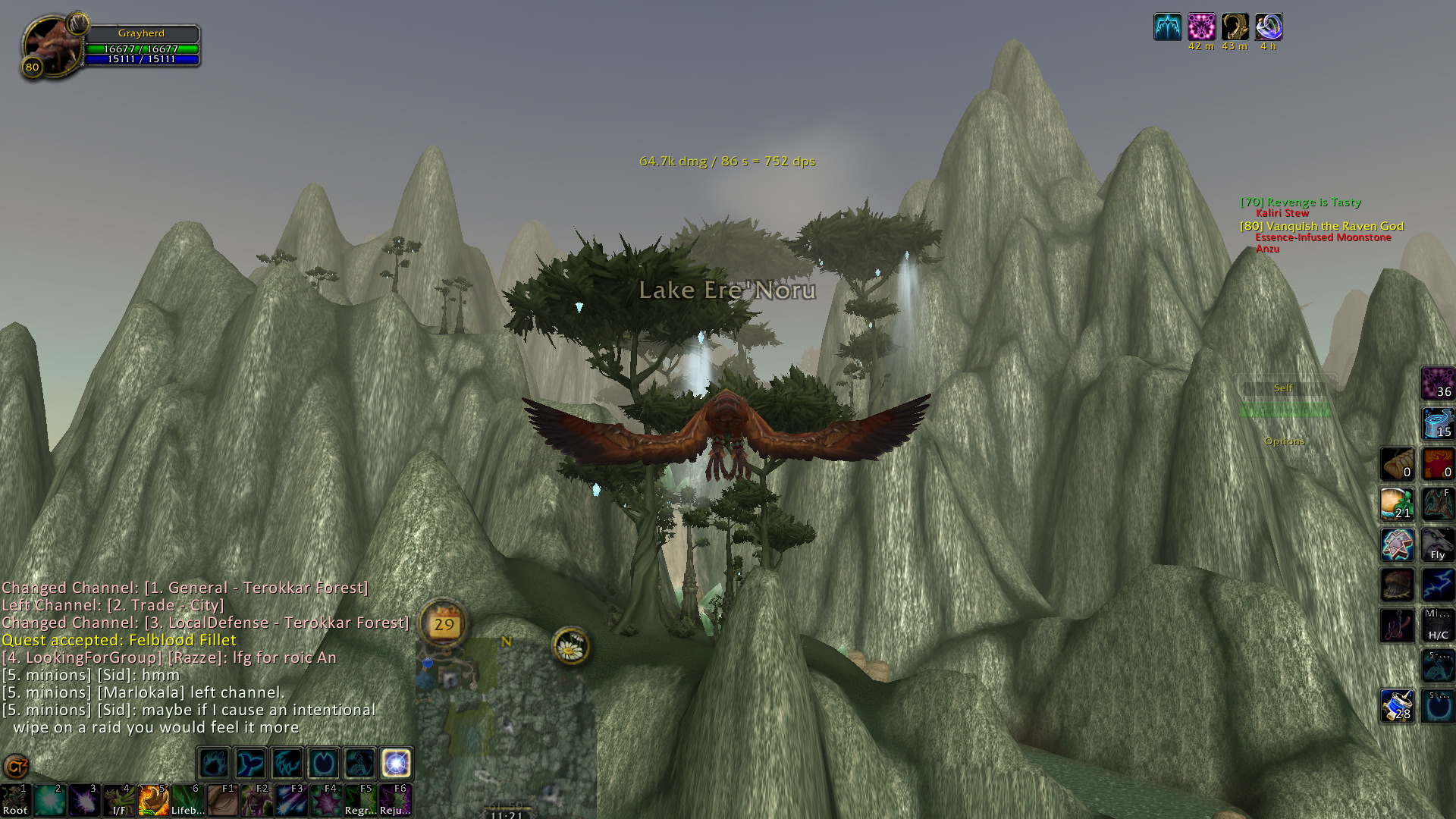Use the blue potion showing 28
This screenshot has width=1456, height=819.
pos(1397,706)
